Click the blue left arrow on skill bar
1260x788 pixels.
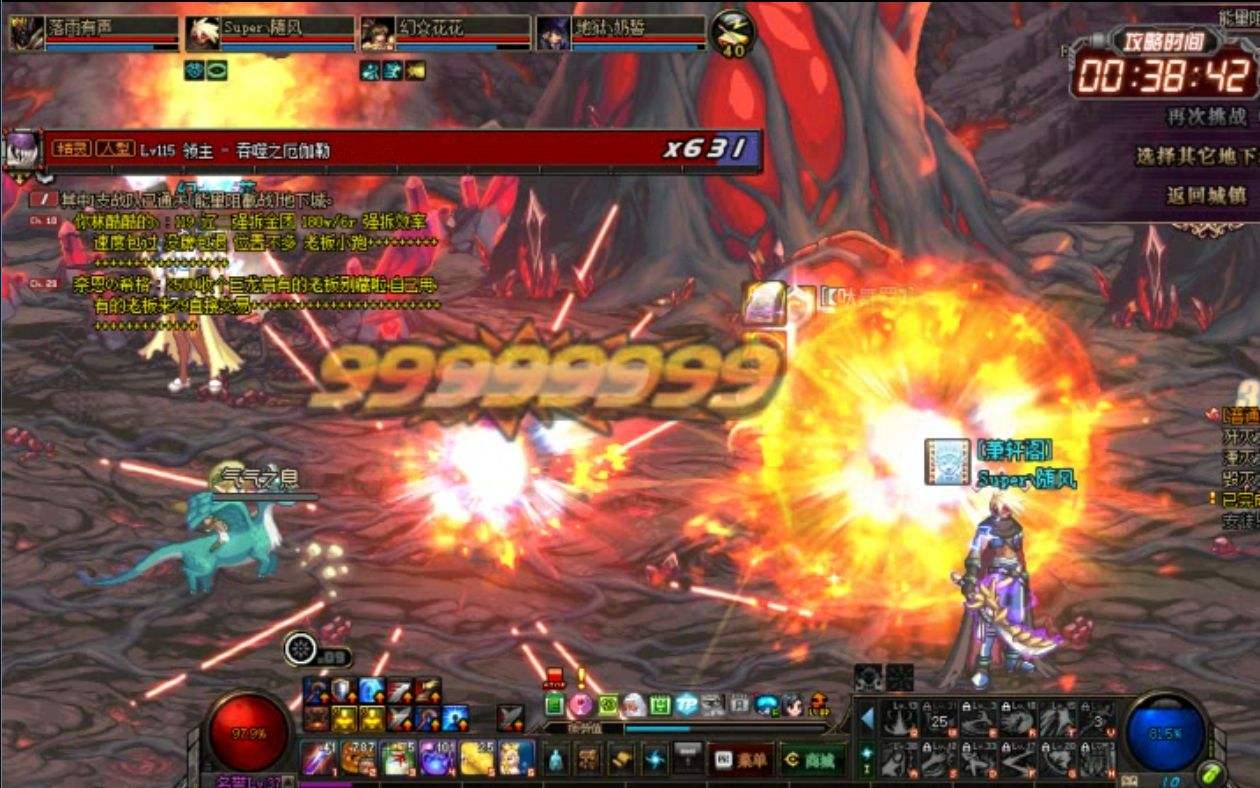pyautogui.click(x=867, y=719)
